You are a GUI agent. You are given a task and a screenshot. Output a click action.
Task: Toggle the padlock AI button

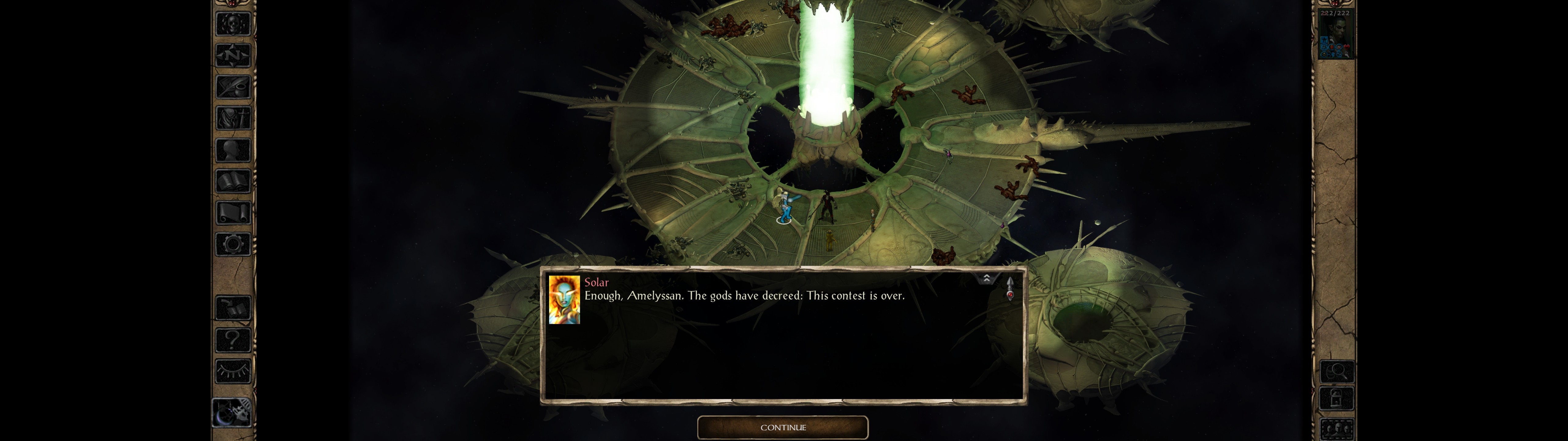pyautogui.click(x=1336, y=399)
